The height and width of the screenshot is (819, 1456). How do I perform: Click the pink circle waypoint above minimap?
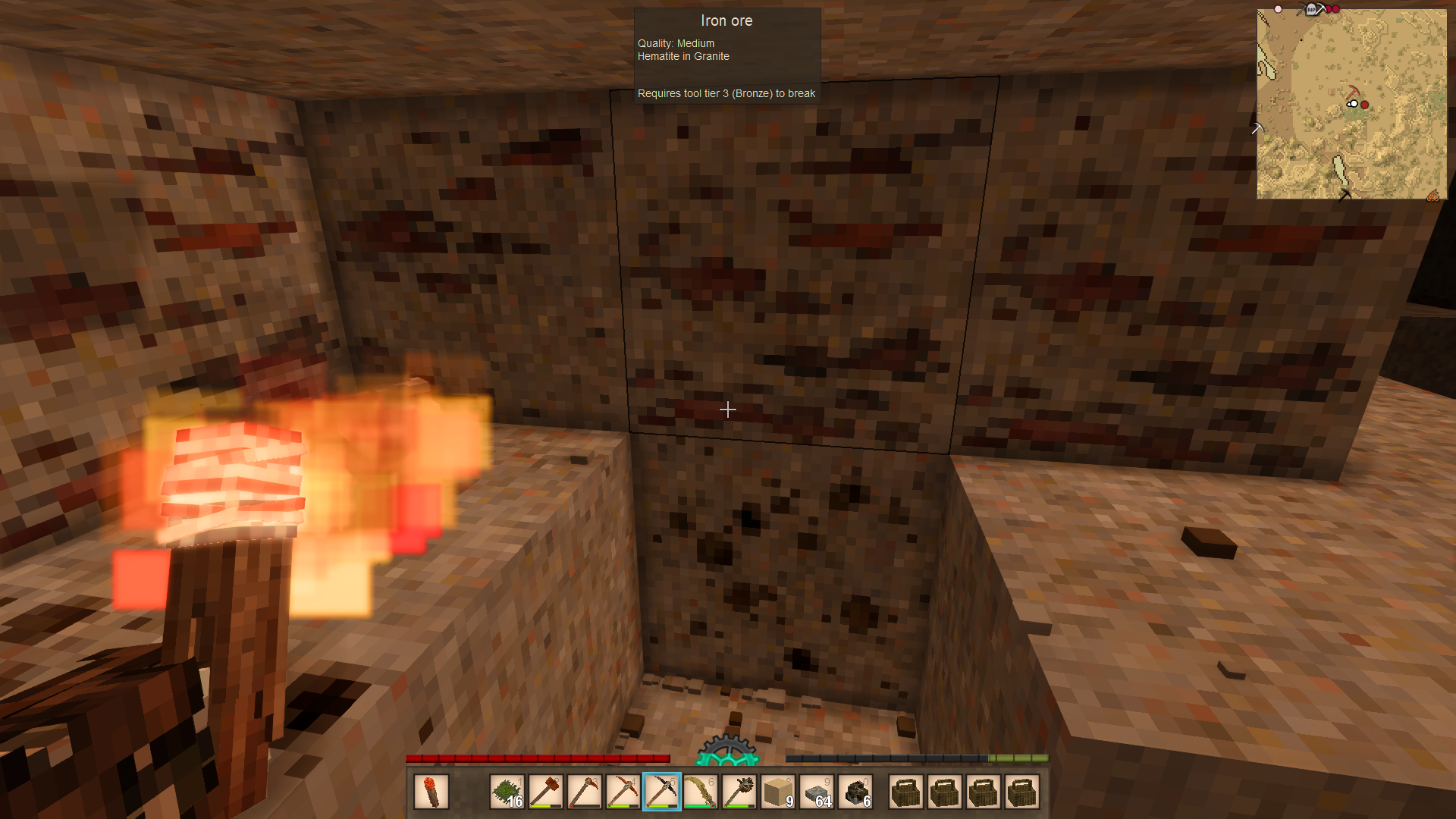pyautogui.click(x=1278, y=9)
